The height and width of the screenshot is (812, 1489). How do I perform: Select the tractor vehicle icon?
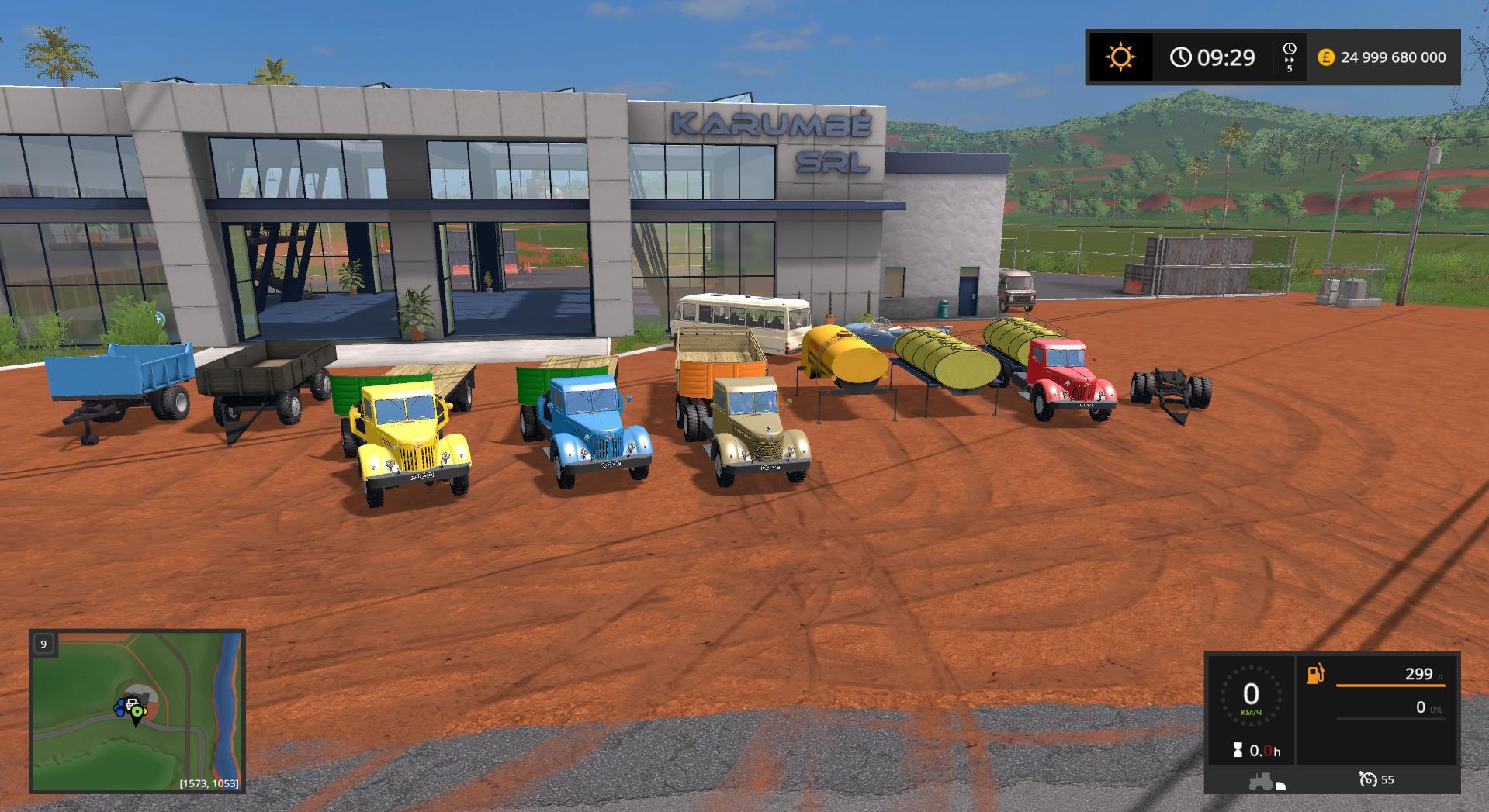(x=1261, y=781)
